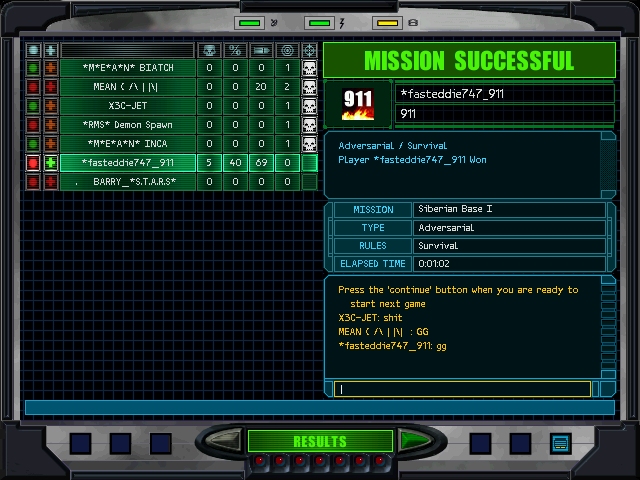Select the BARRY_*S.T.A.R.S* player row
The width and height of the screenshot is (640, 480).
click(127, 182)
